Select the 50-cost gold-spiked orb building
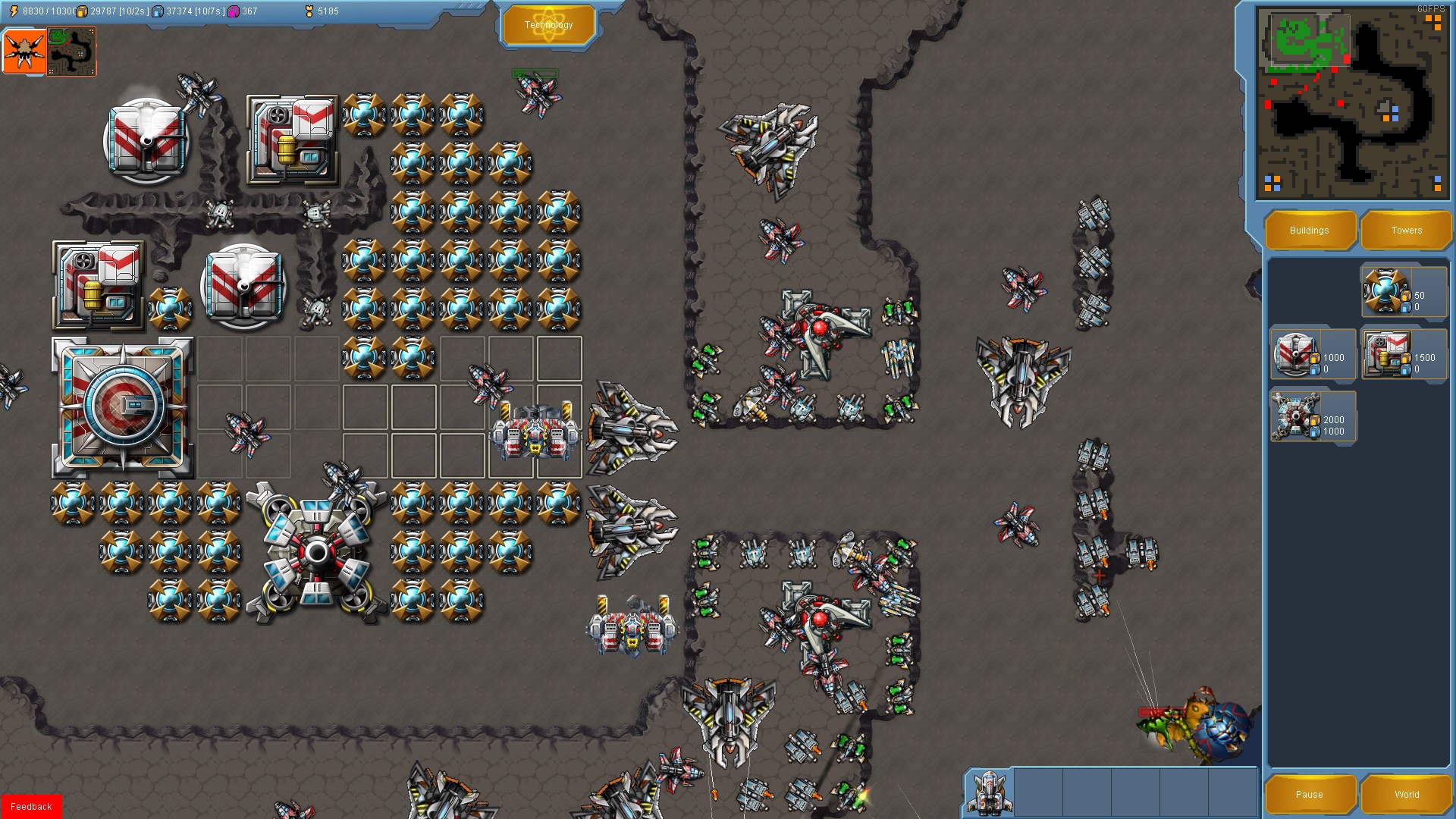 1403,291
